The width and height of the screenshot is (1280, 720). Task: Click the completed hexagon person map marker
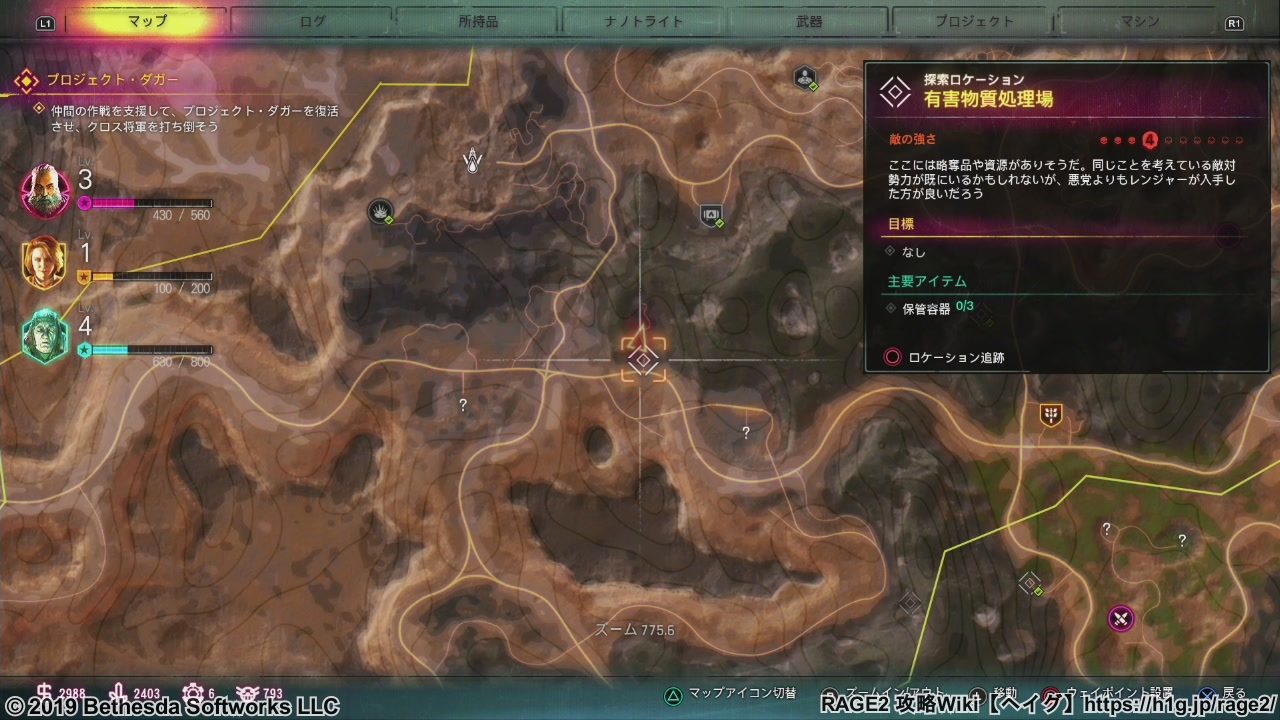pyautogui.click(x=805, y=77)
